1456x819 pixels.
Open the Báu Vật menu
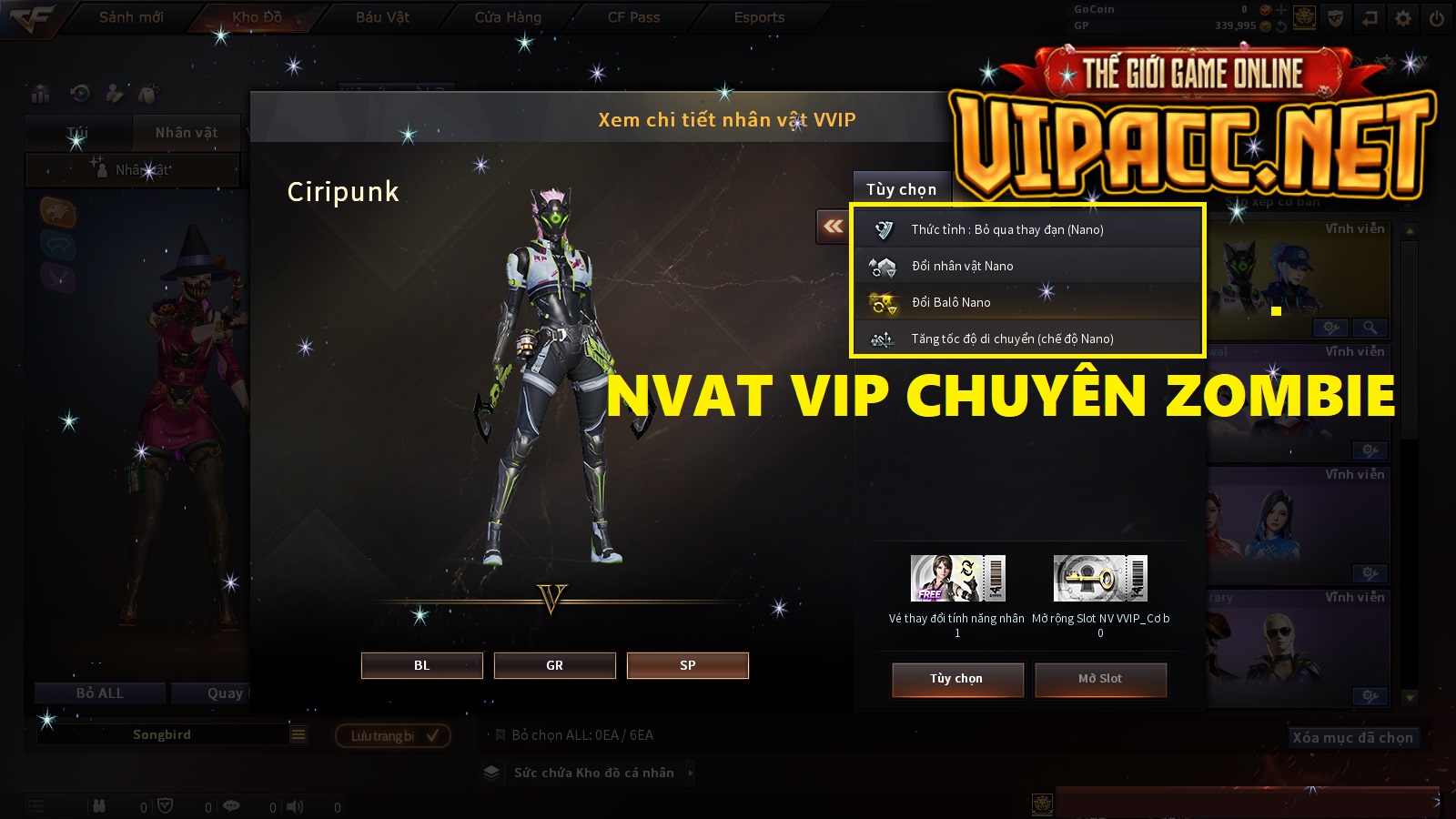pos(382,17)
